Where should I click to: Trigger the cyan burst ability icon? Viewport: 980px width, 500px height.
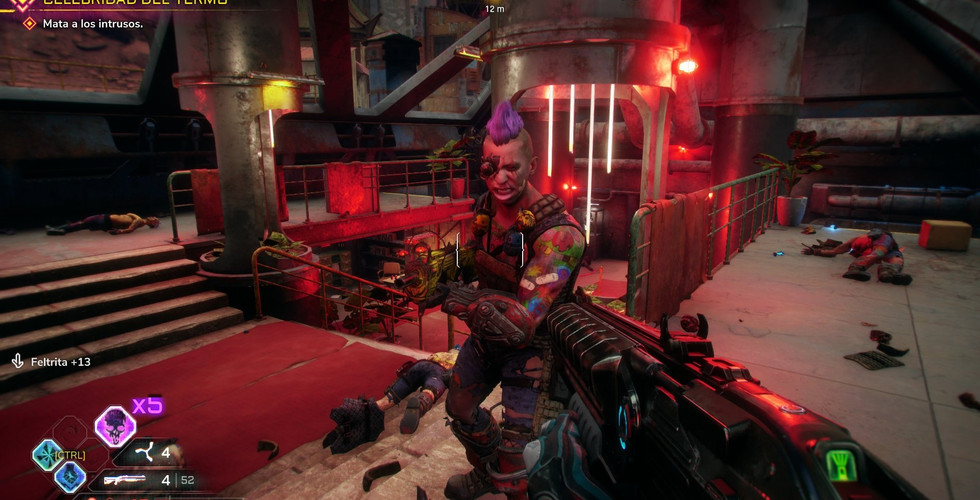(46, 455)
